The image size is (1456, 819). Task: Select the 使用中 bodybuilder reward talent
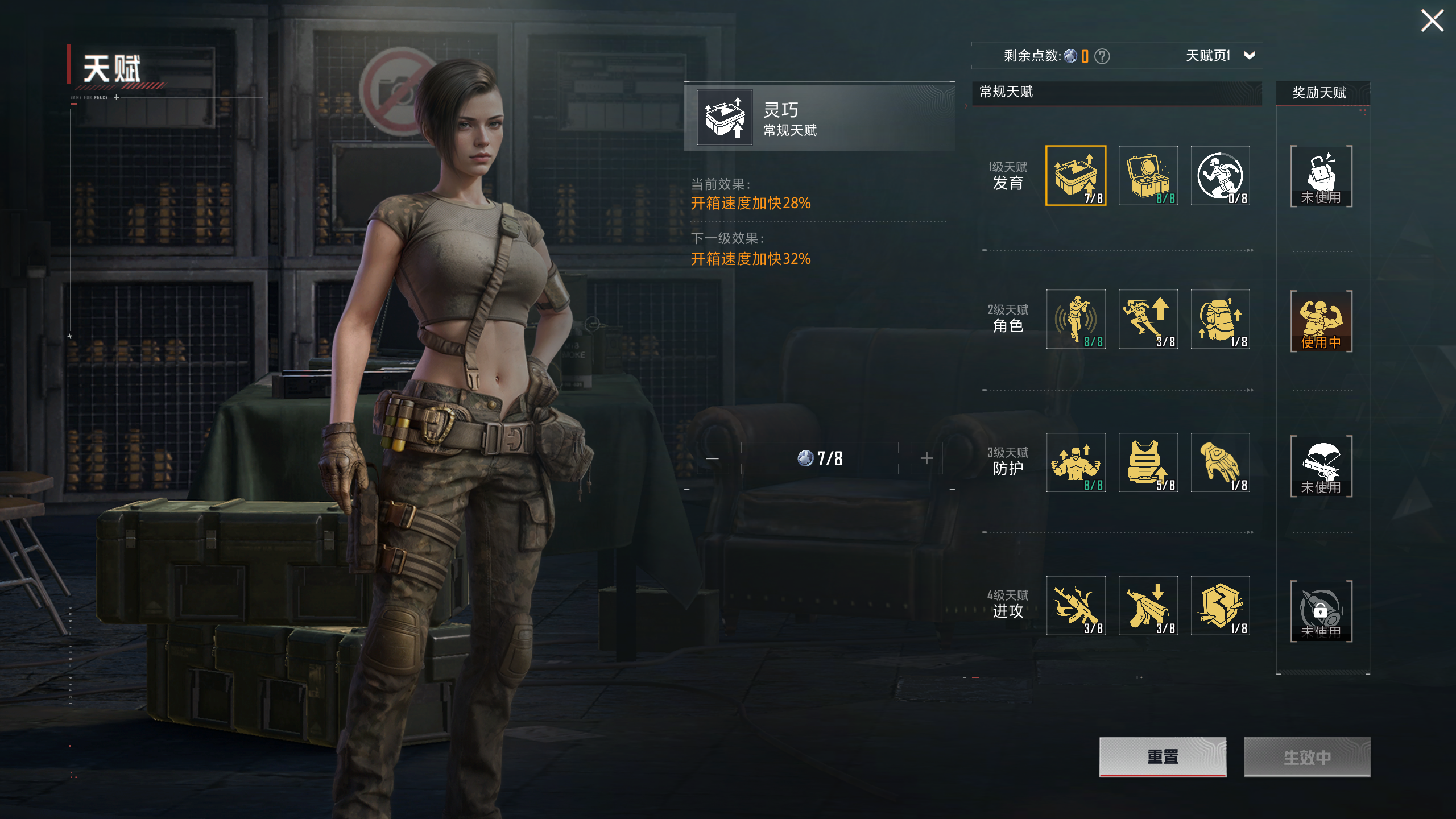[1321, 321]
